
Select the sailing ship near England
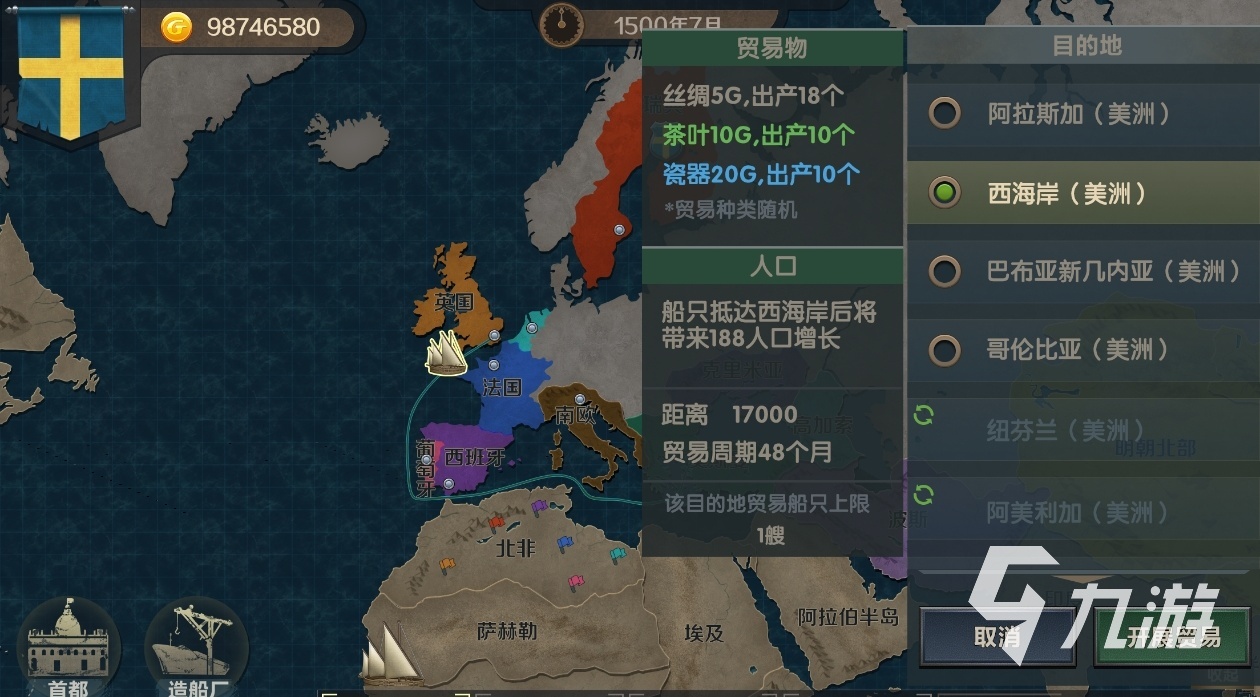[x=447, y=352]
